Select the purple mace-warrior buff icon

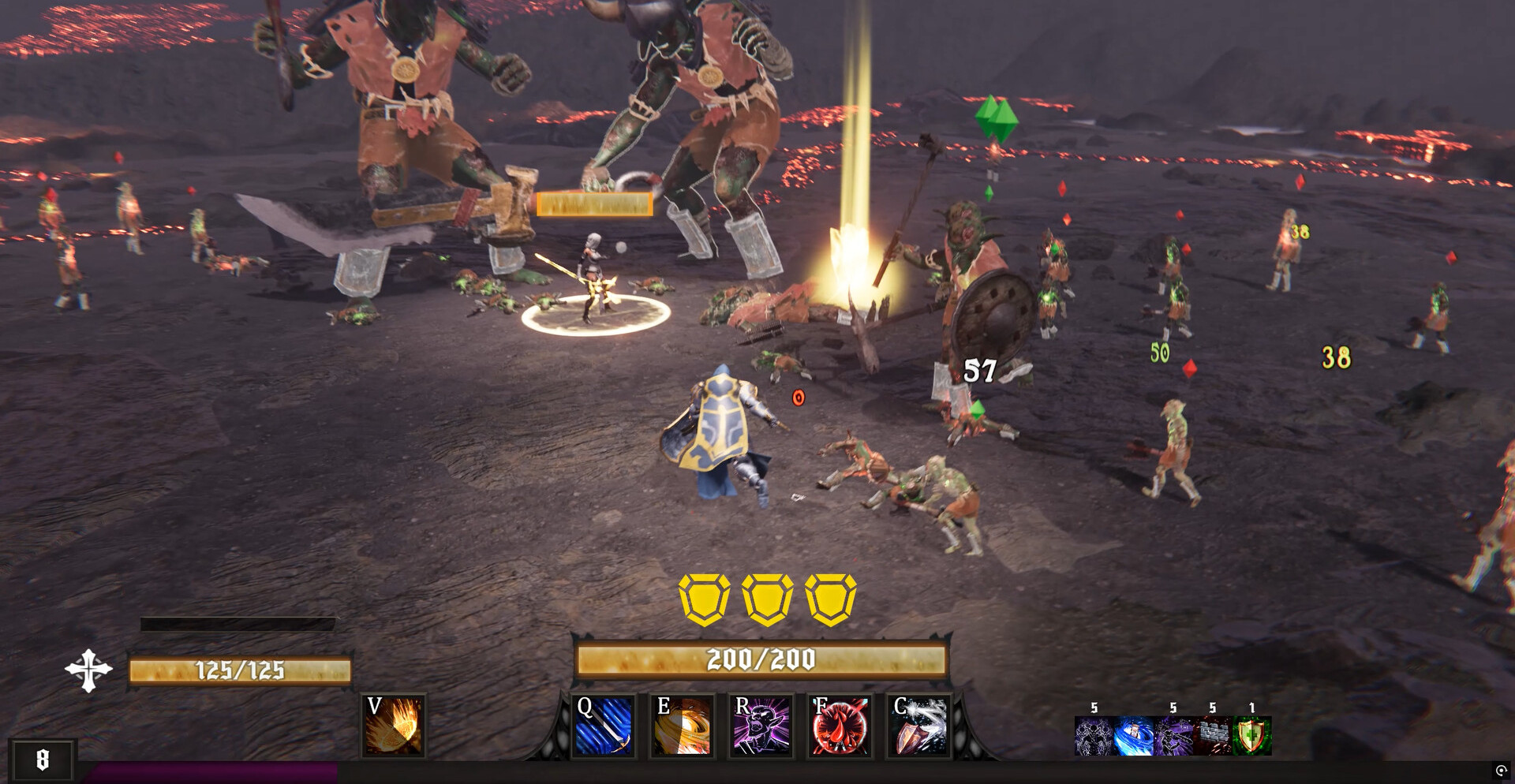pos(1173,736)
